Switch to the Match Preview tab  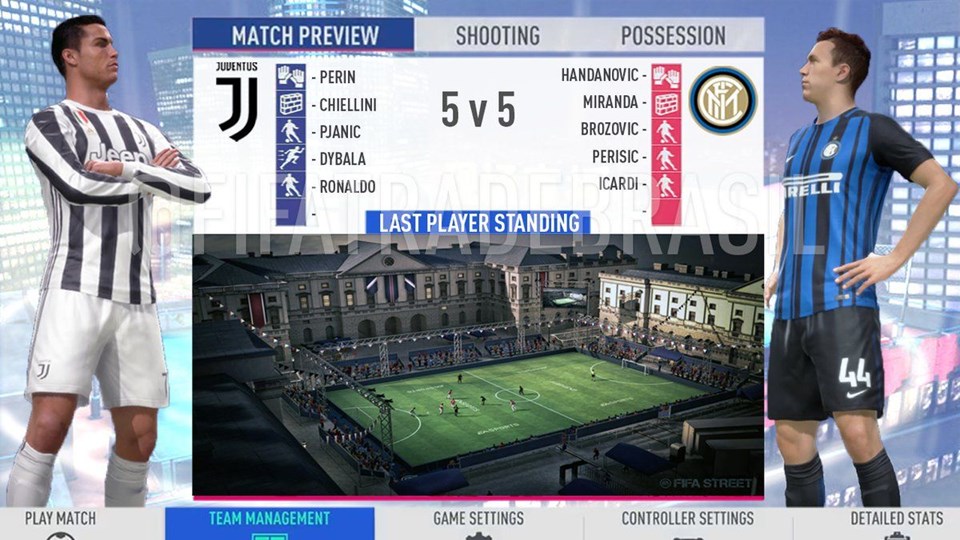click(304, 36)
